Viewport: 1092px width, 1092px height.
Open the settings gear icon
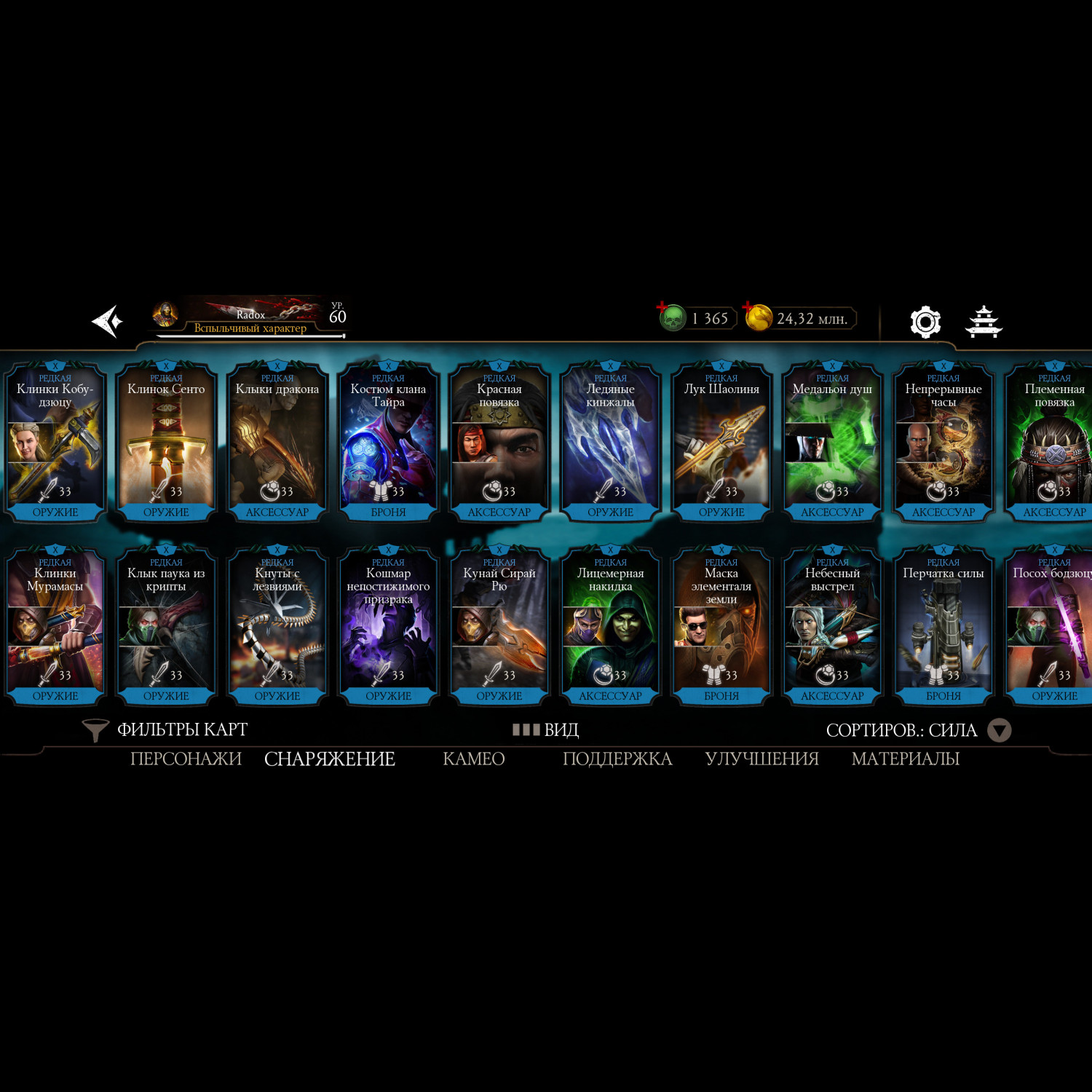[925, 322]
